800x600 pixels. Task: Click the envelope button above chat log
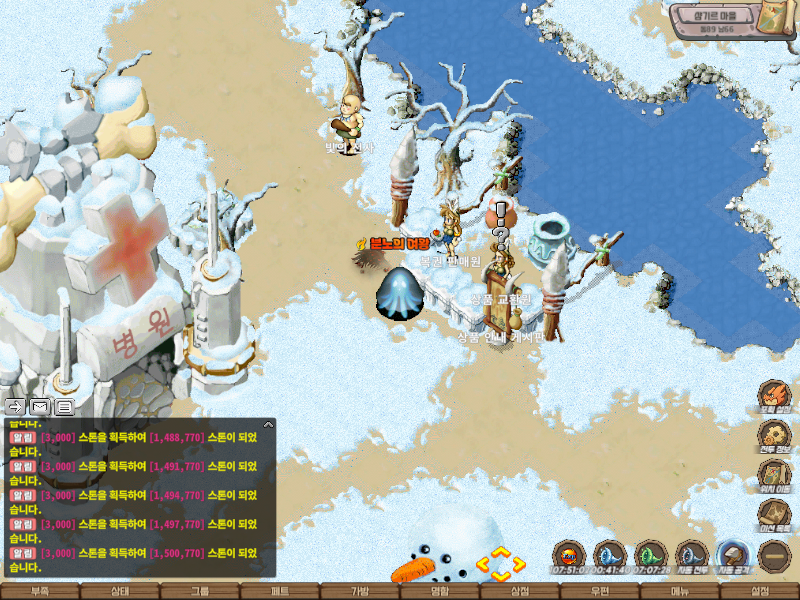[x=39, y=407]
